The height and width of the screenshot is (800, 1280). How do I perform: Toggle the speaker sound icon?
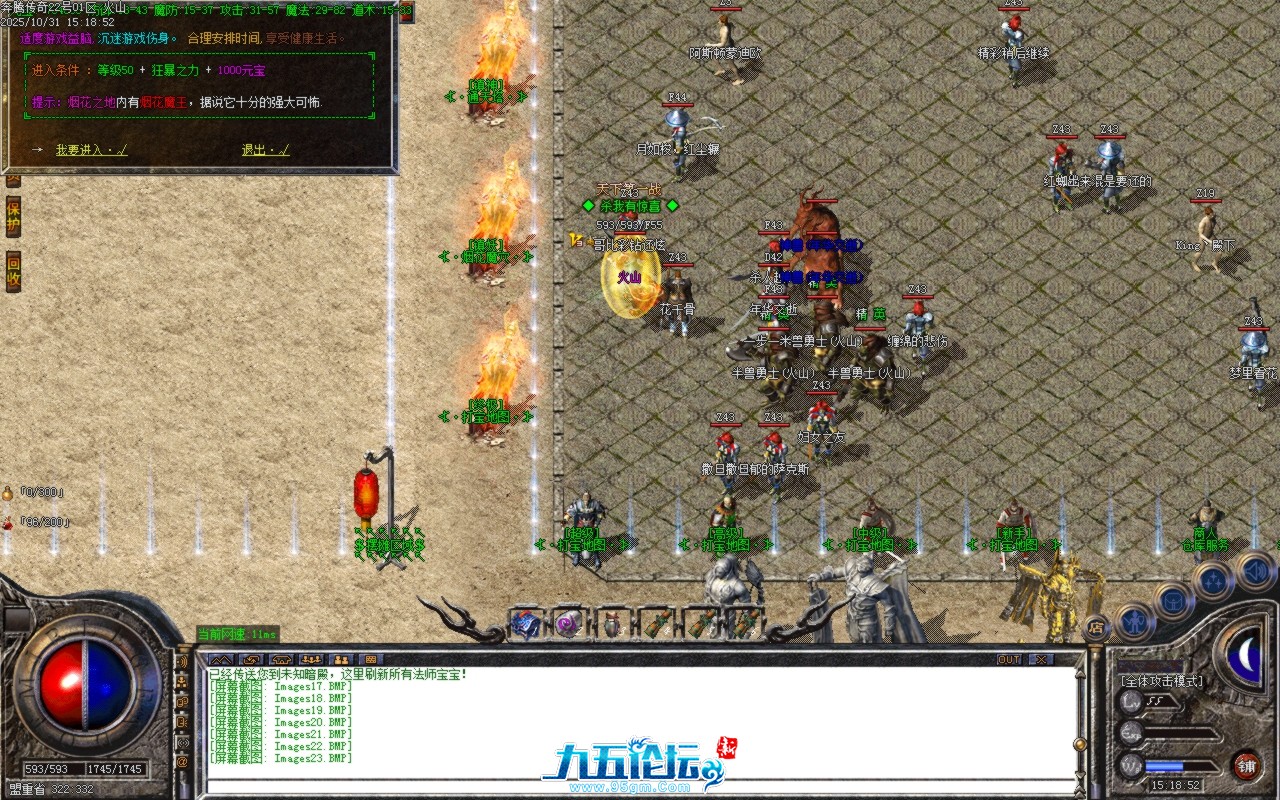tap(1253, 572)
